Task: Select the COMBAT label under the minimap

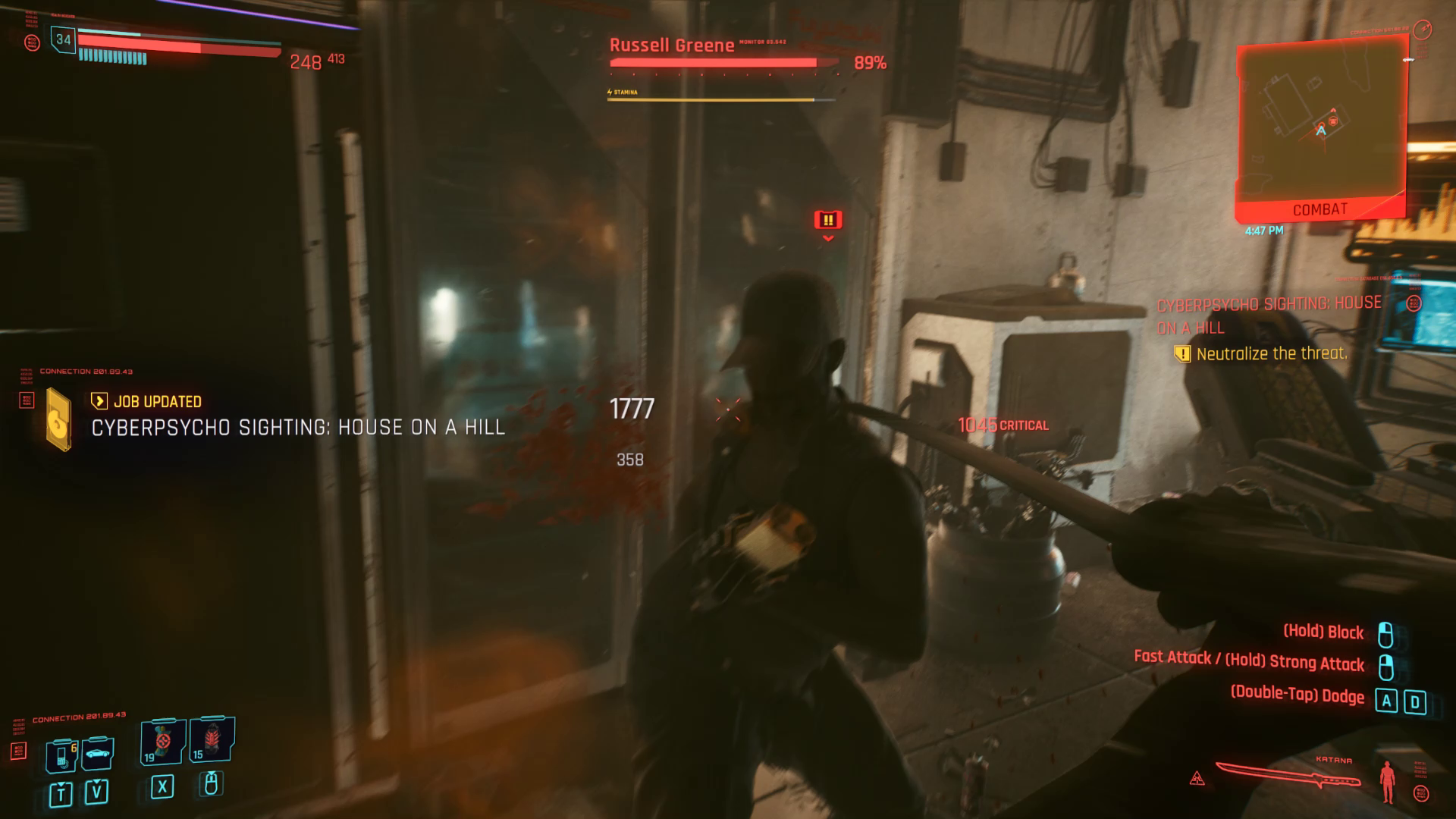Action: coord(1321,209)
